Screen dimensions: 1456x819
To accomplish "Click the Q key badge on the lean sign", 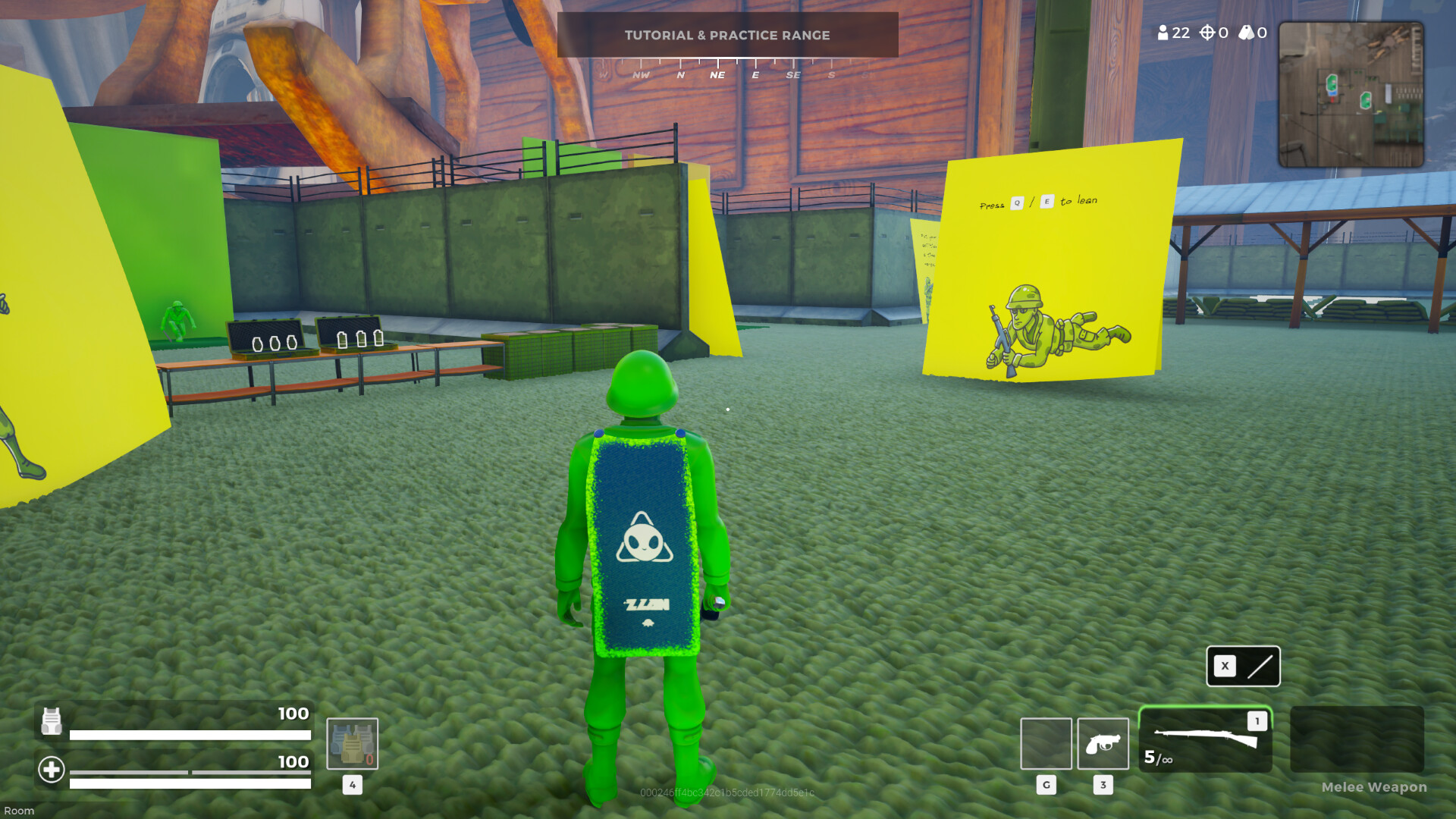I will [1017, 202].
